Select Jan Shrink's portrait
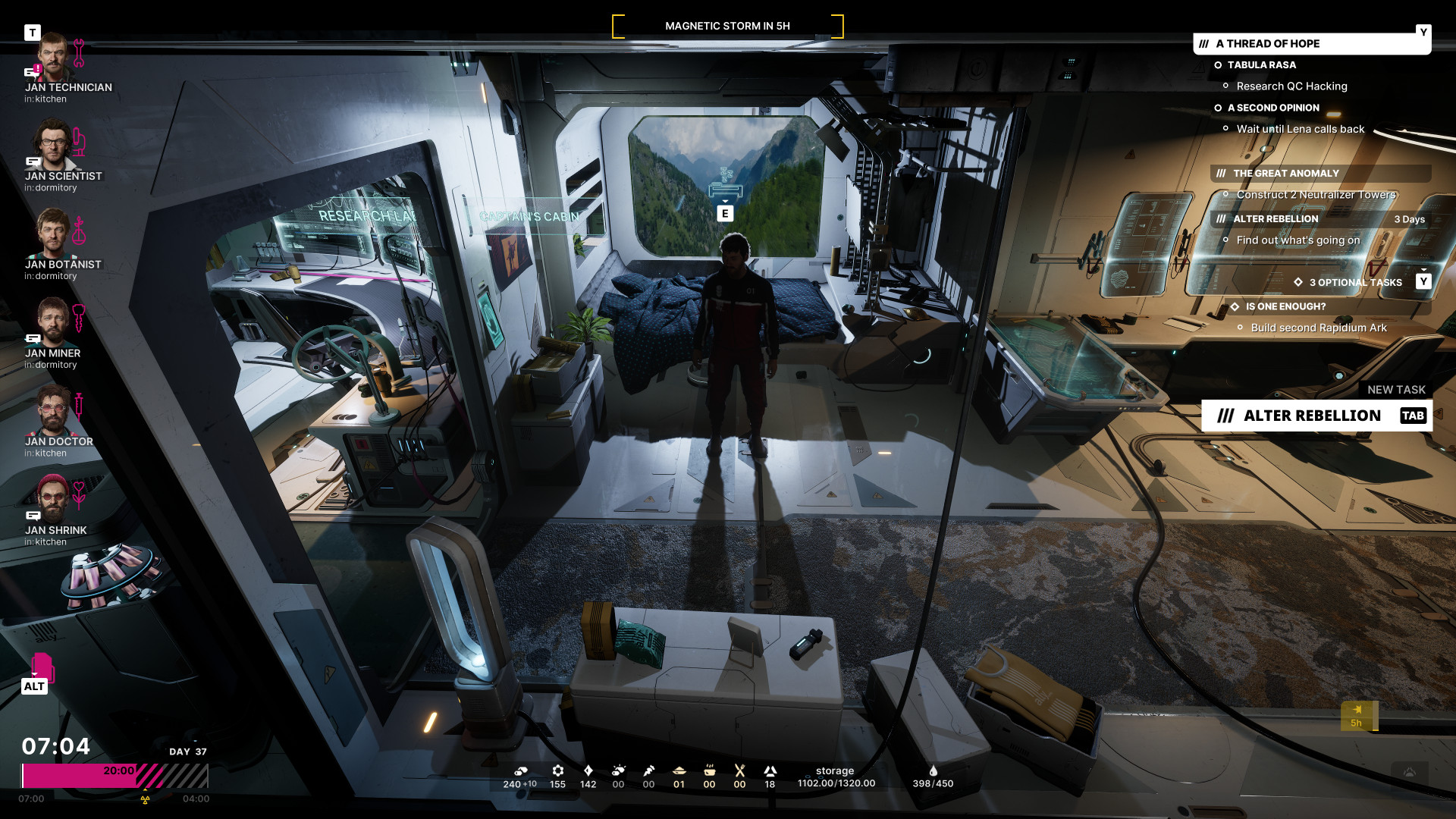 point(53,499)
